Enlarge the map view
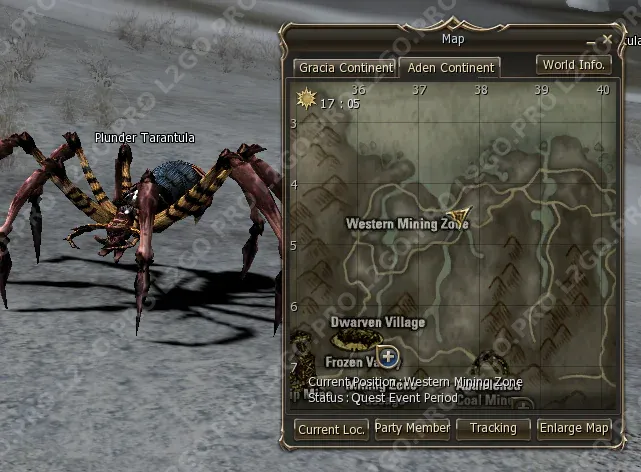Viewport: 641px width, 472px height. point(574,428)
